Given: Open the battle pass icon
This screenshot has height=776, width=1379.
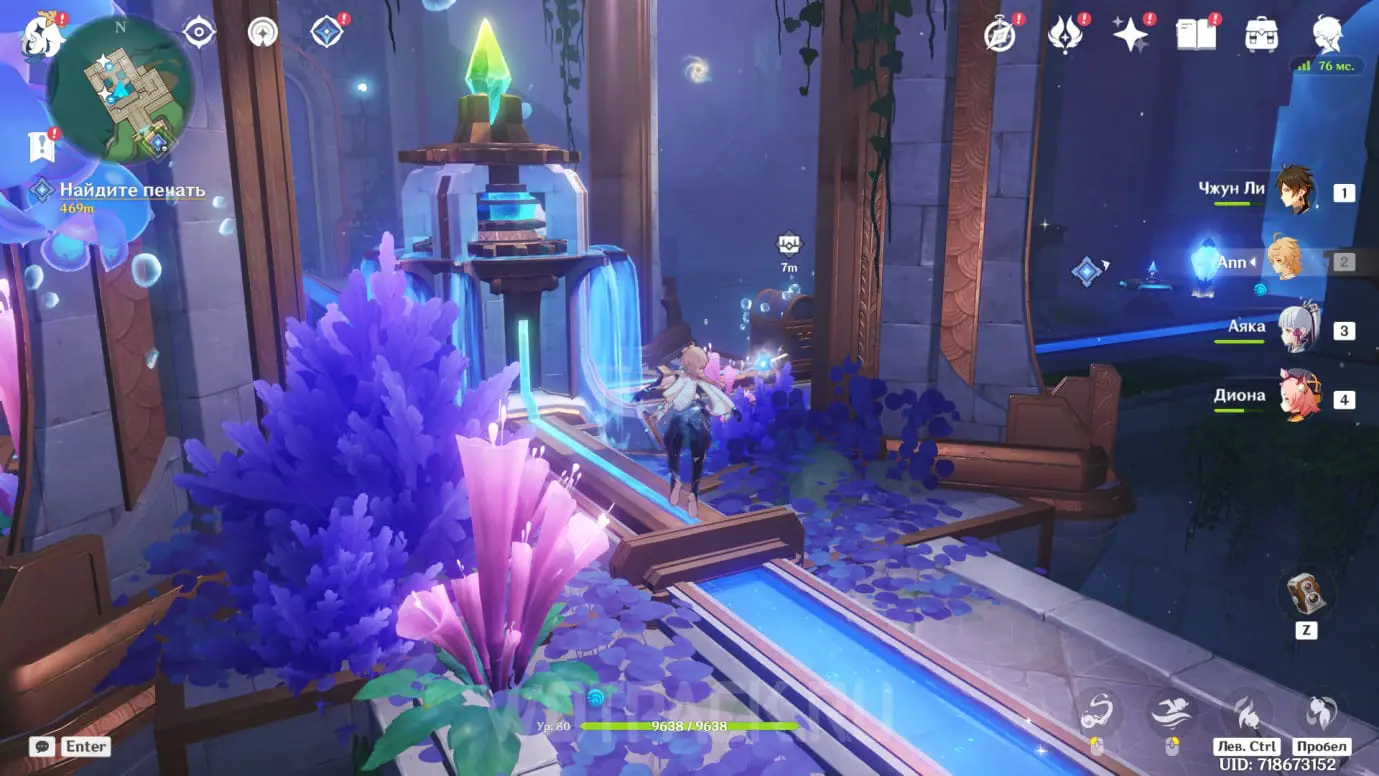Looking at the screenshot, I should [x=1065, y=34].
